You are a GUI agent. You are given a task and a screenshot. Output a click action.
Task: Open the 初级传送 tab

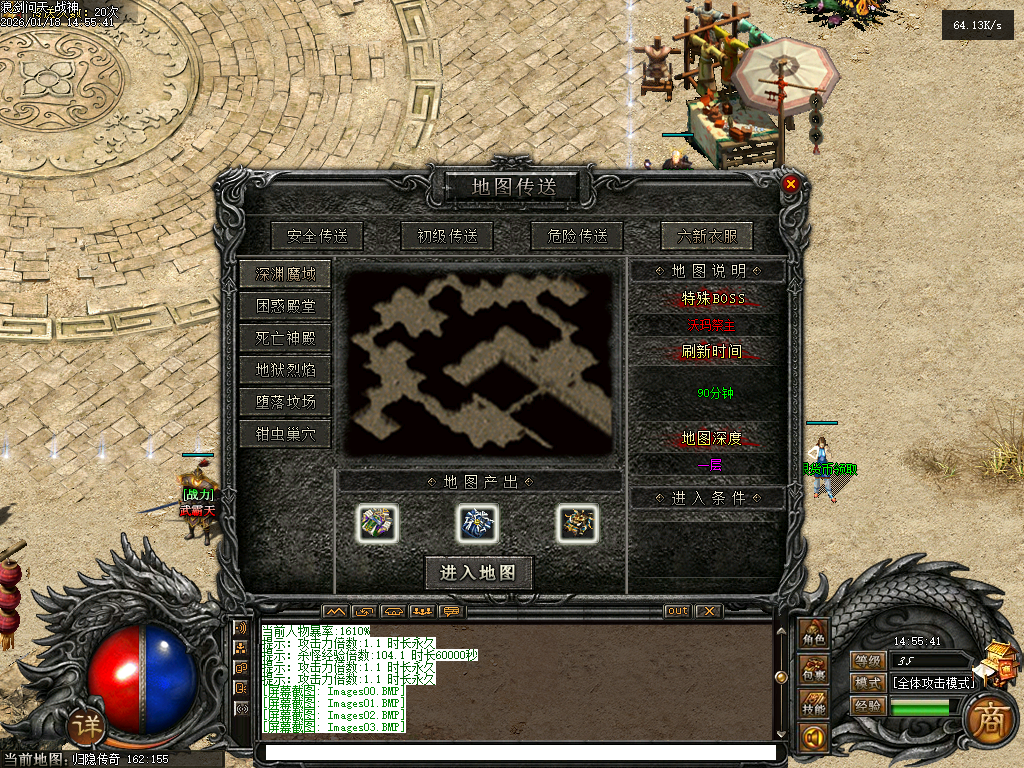(447, 236)
